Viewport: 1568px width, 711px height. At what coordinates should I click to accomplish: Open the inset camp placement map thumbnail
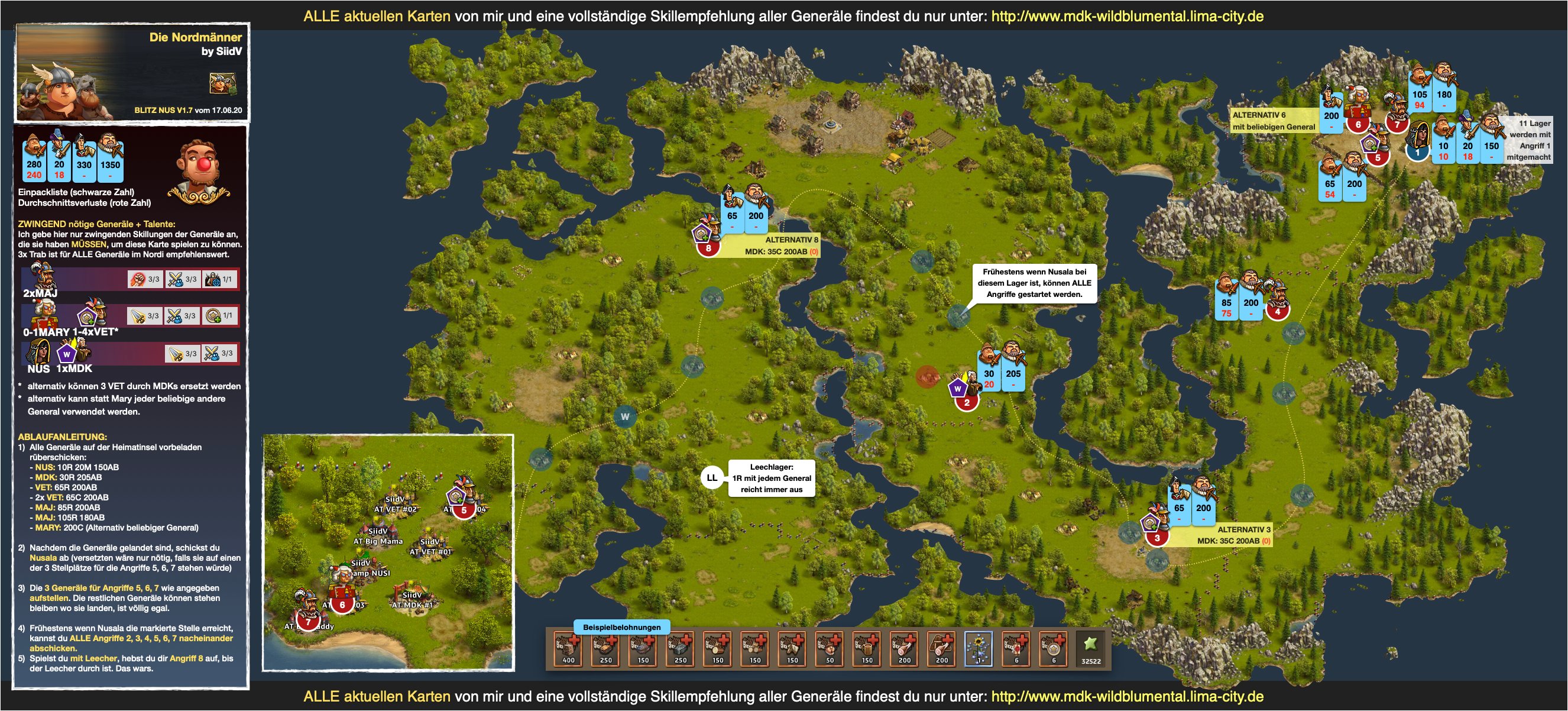click(388, 552)
